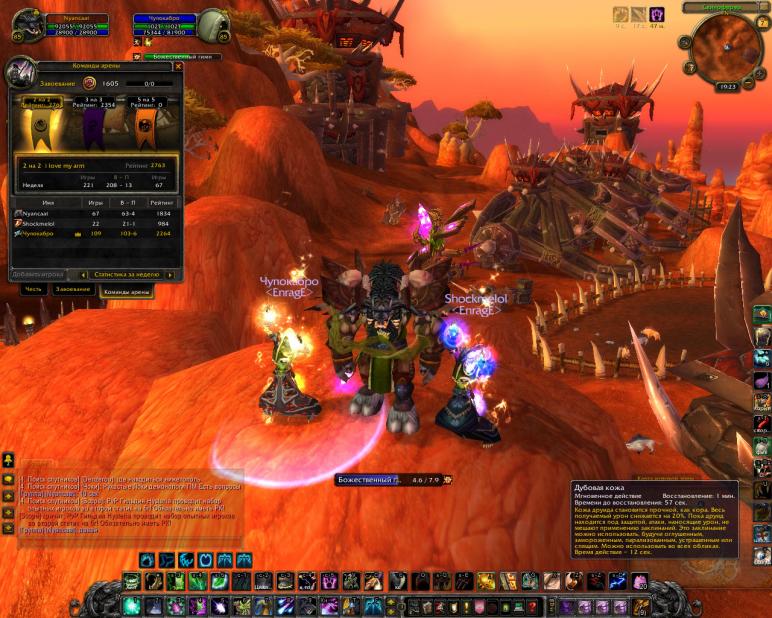
Task: Show next statistics period with right arrow
Action: pyautogui.click(x=170, y=274)
